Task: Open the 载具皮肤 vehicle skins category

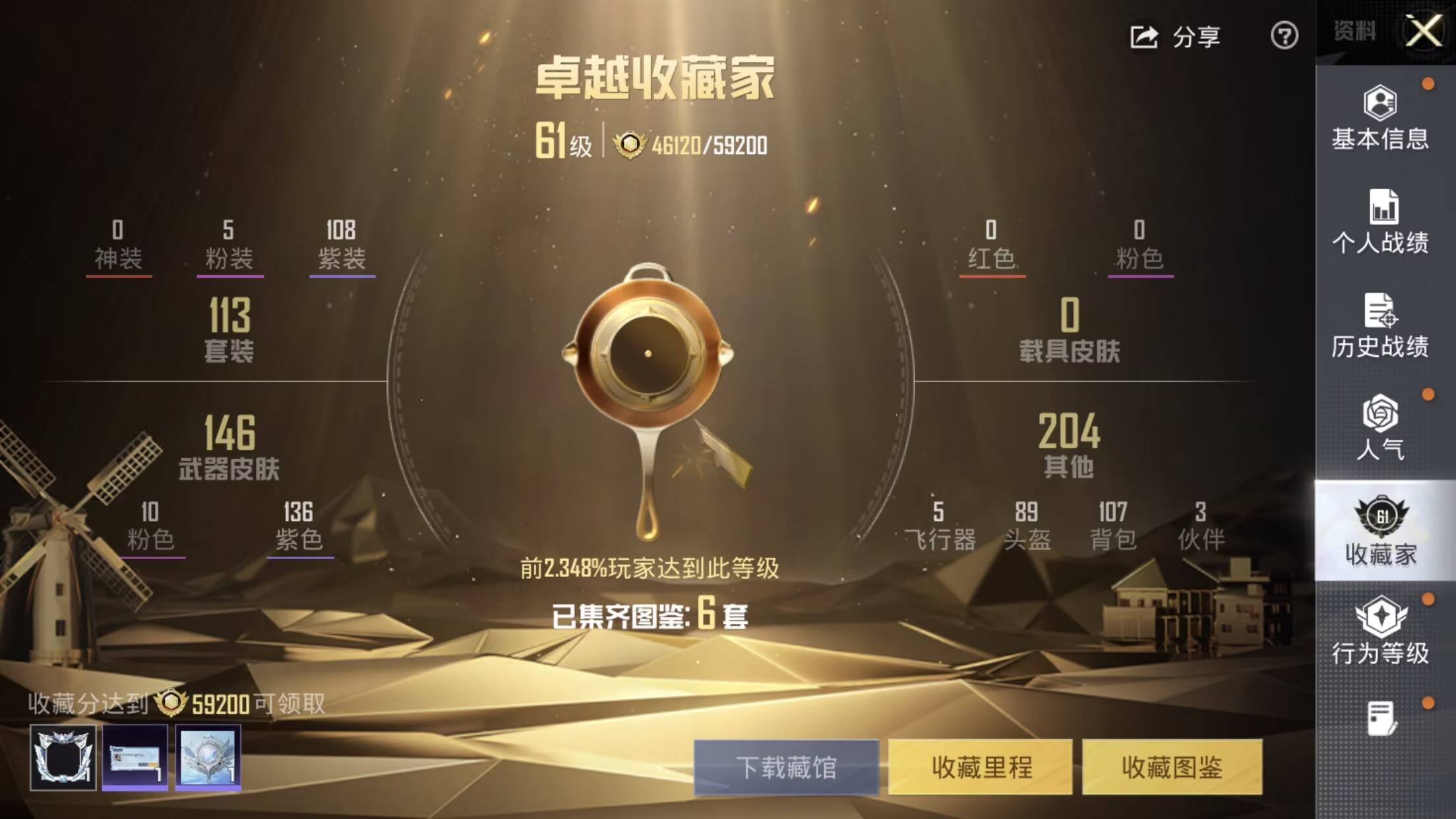Action: (x=1070, y=329)
